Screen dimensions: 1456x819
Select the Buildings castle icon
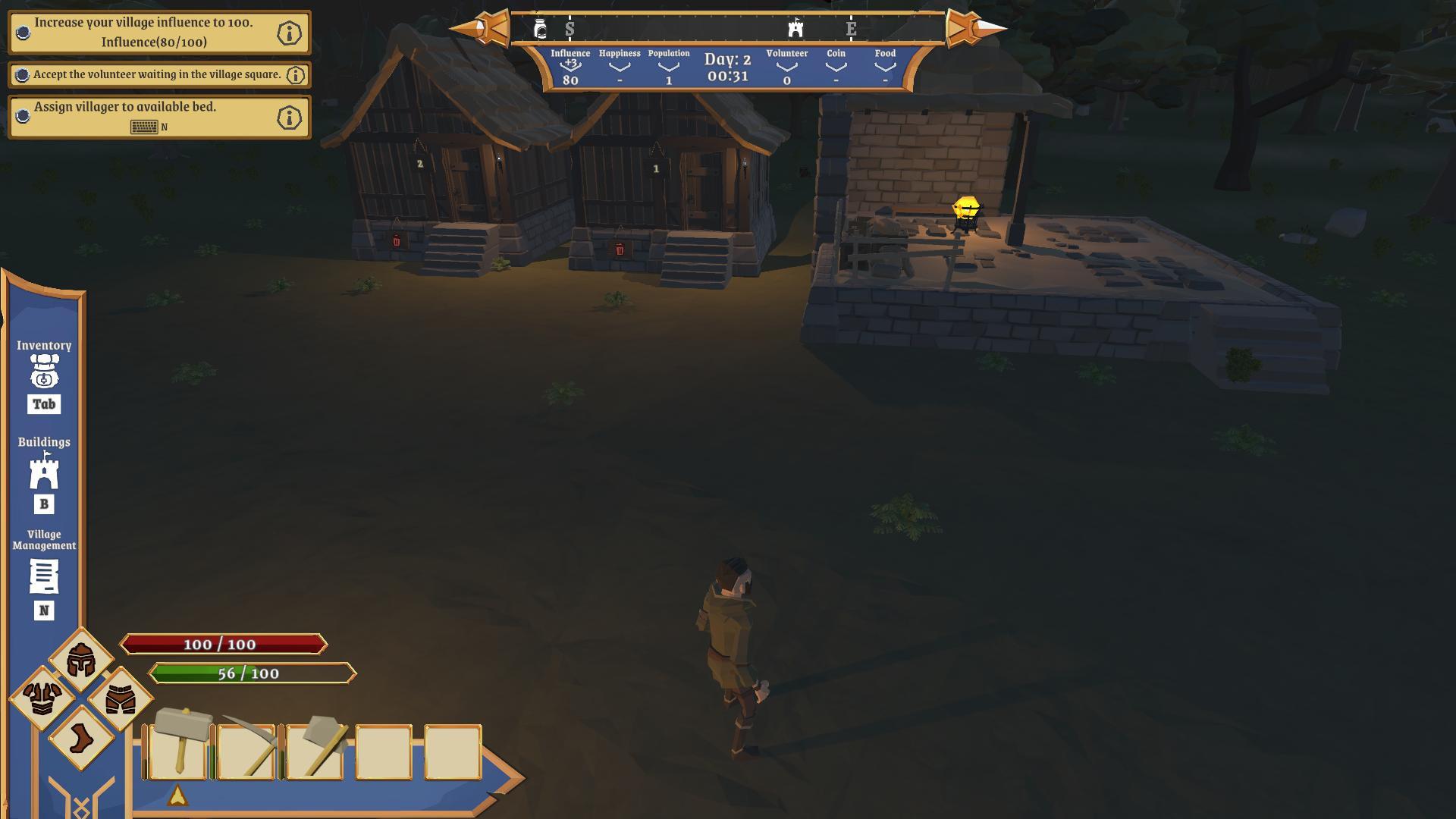[x=44, y=474]
